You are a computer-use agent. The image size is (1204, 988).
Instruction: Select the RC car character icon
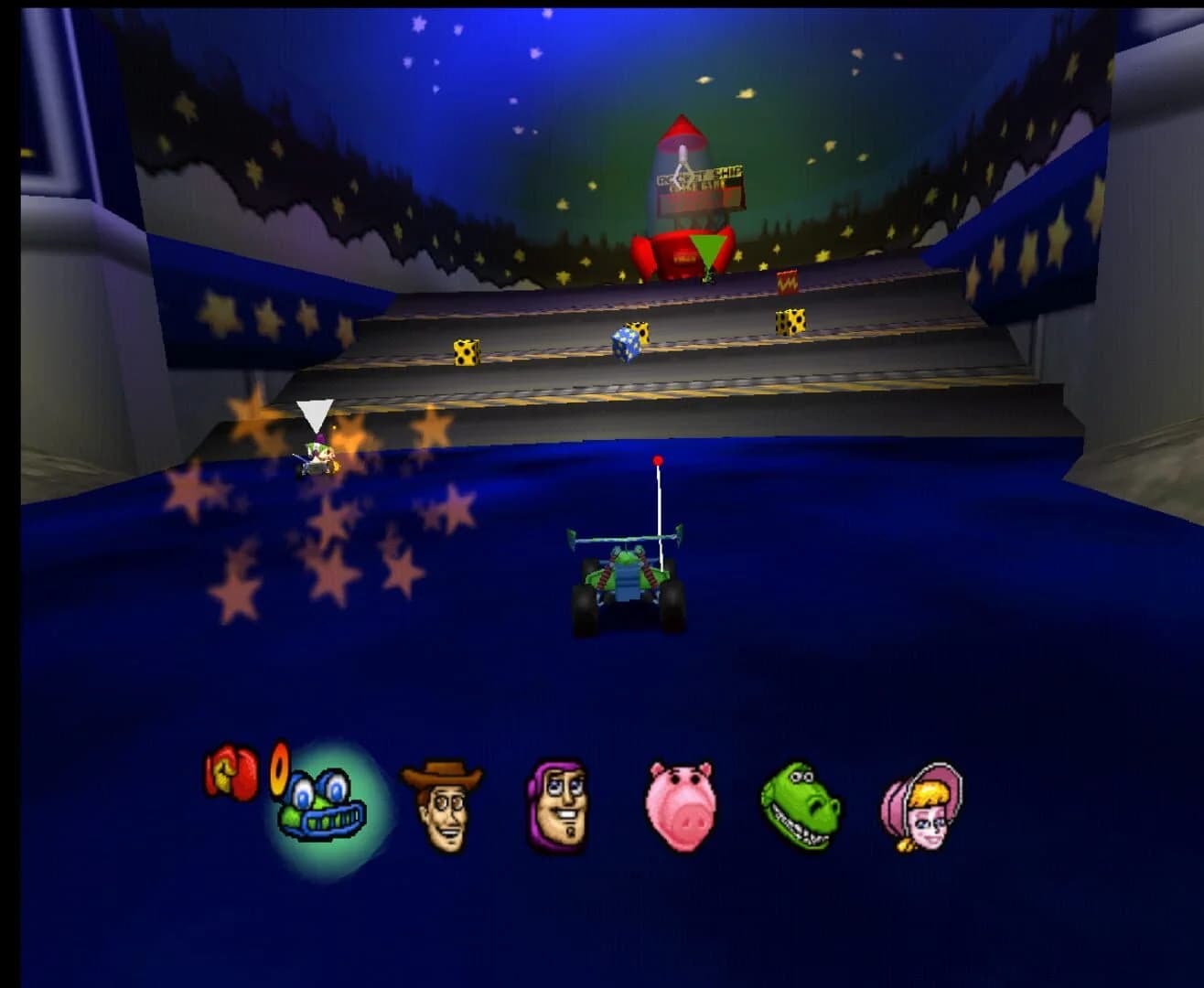click(x=319, y=805)
